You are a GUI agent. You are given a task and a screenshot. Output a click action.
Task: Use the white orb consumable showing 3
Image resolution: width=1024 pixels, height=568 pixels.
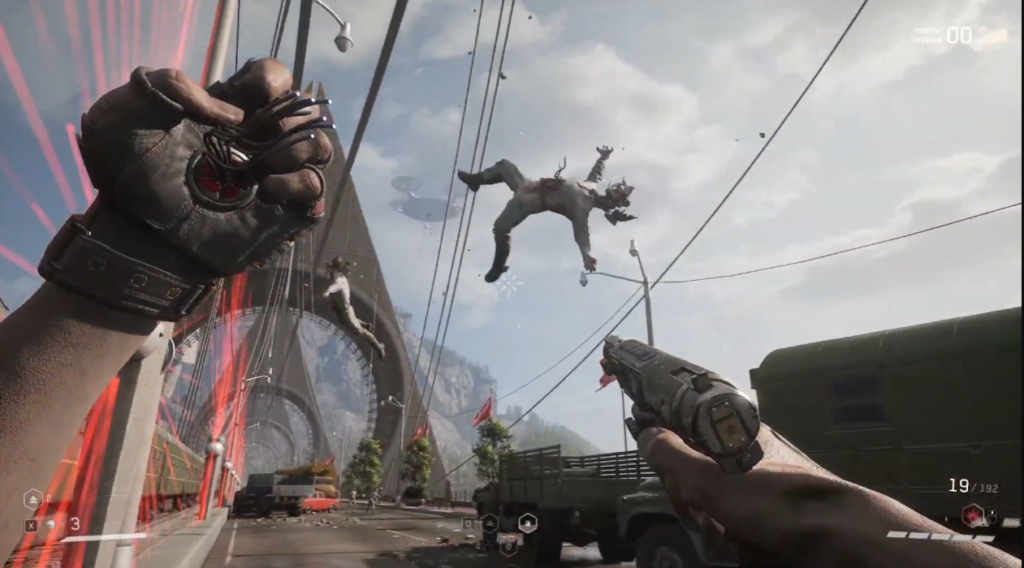[49, 524]
